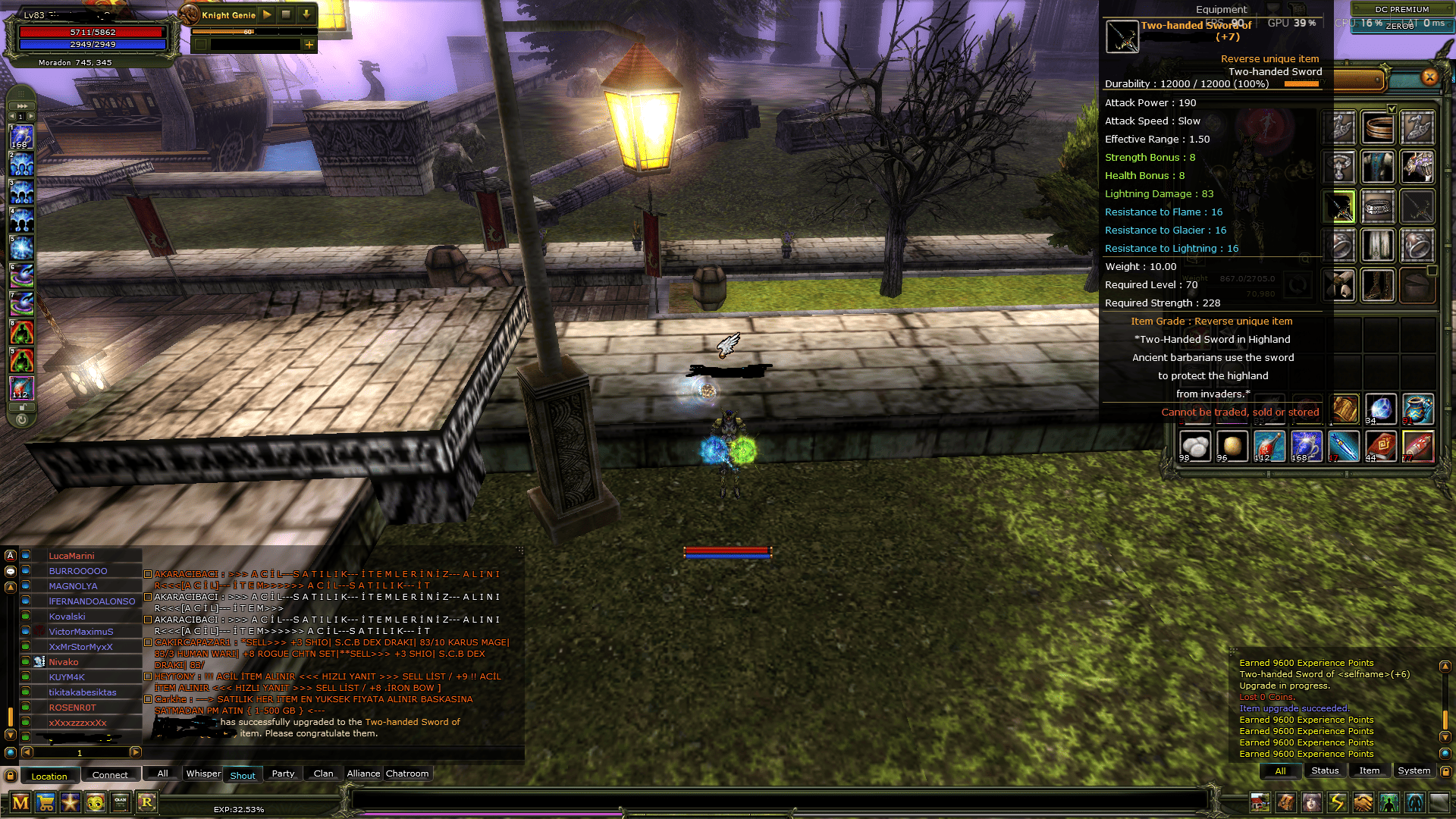Toggle the lock icon beside the System tab

(x=1445, y=770)
